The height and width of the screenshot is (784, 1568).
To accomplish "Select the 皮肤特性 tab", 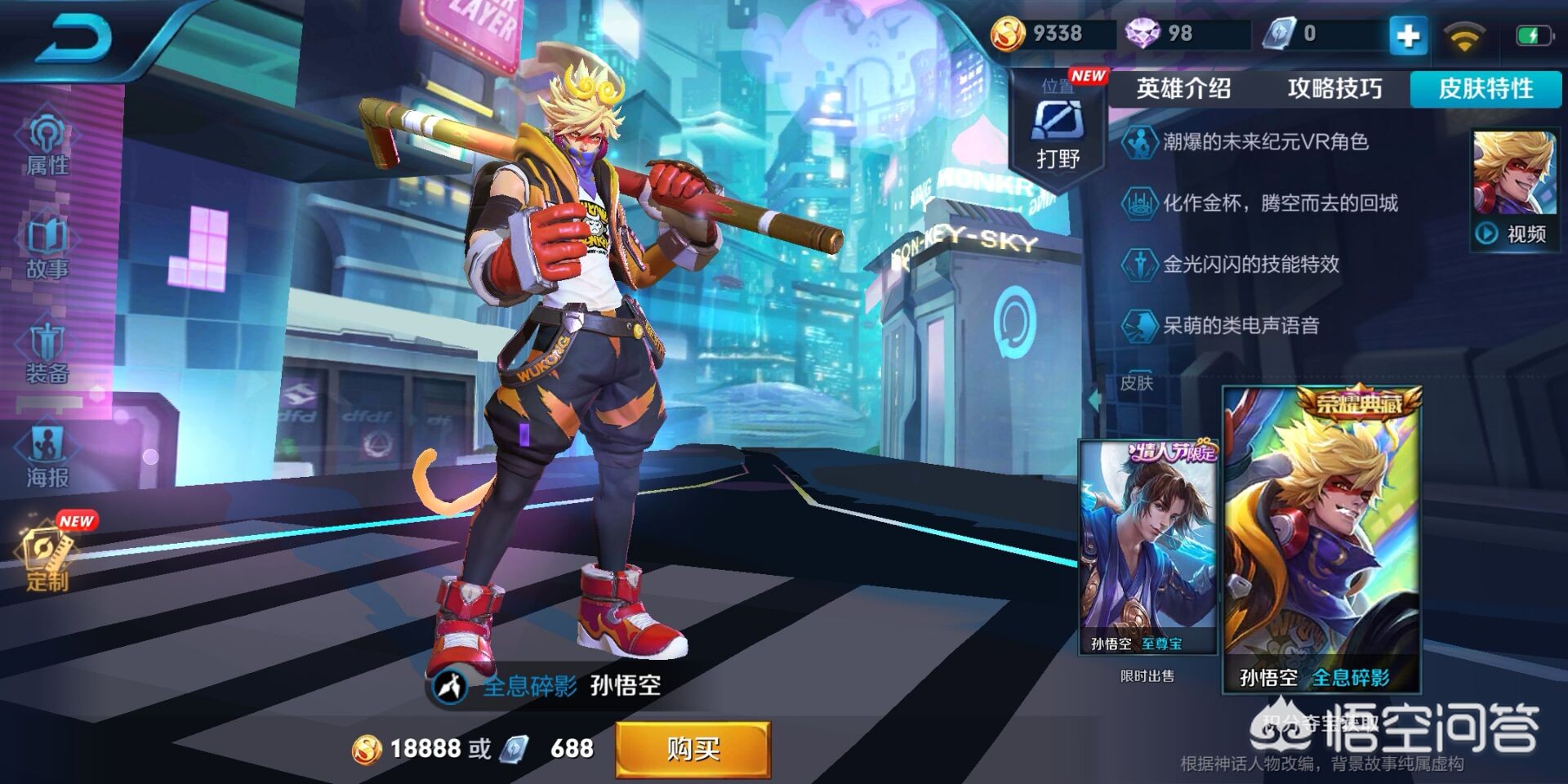I will [1486, 88].
